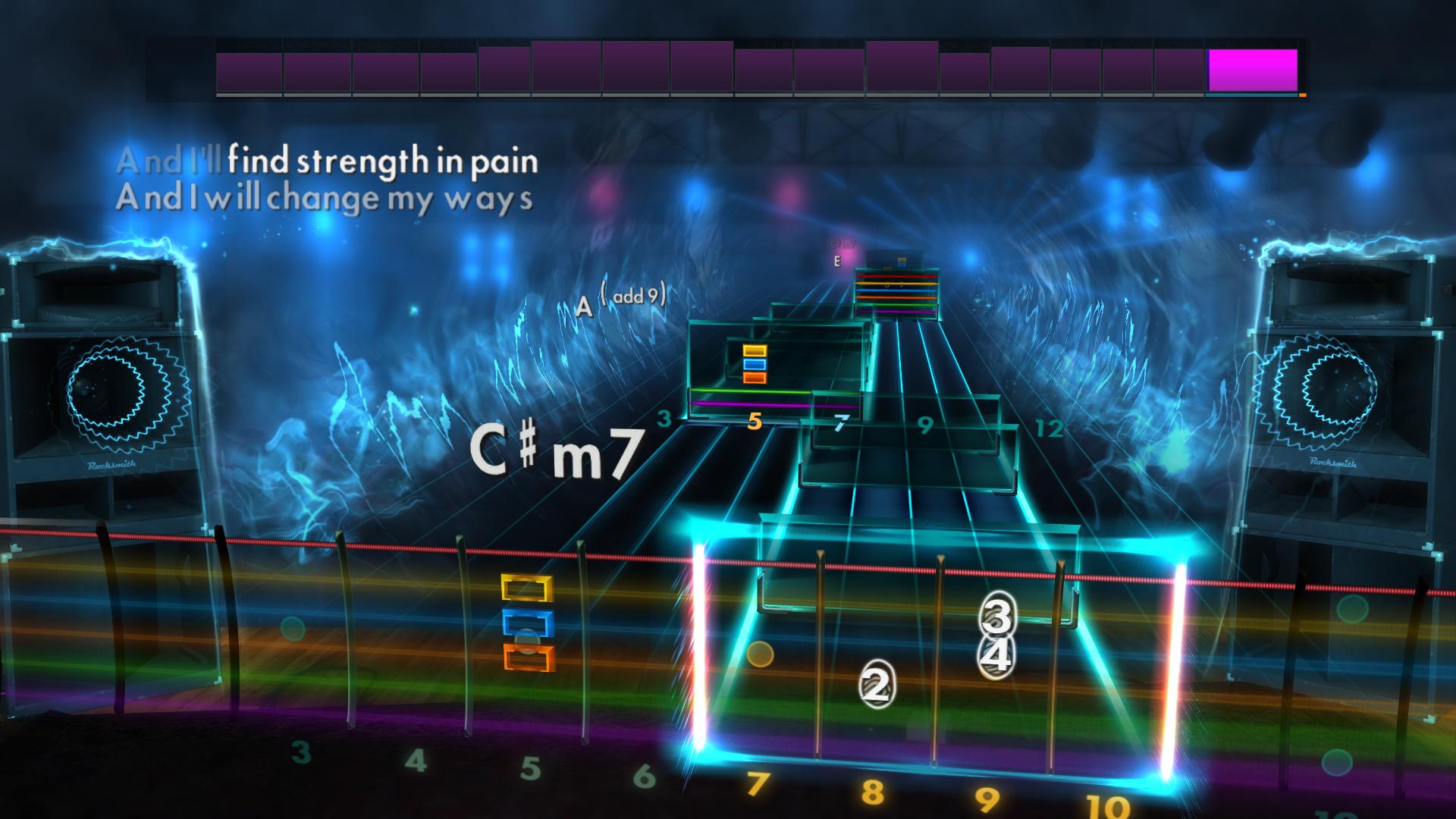Click the lyric 'And I will change my ways'

(x=326, y=199)
